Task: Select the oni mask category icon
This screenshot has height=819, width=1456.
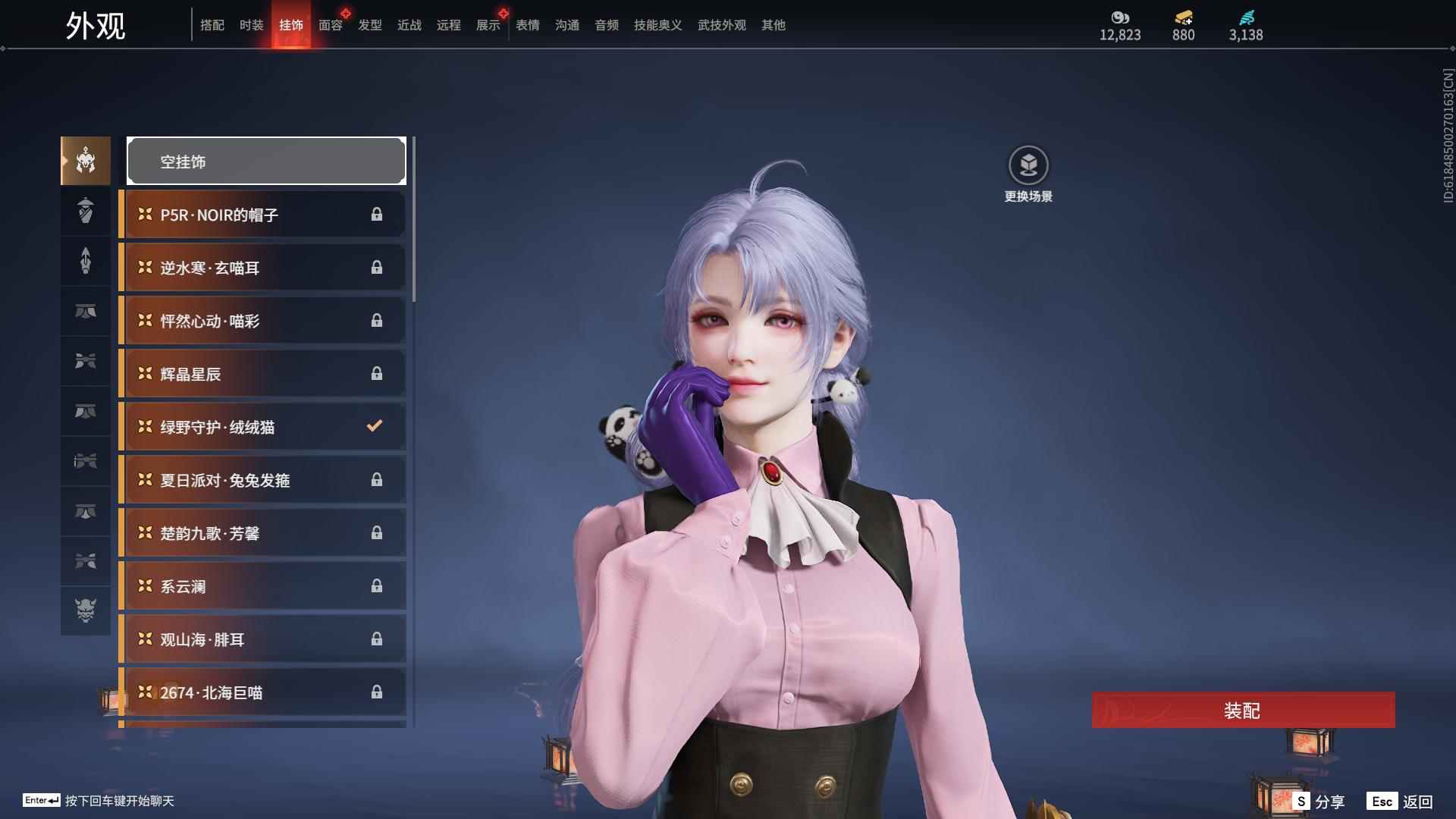Action: (x=86, y=610)
